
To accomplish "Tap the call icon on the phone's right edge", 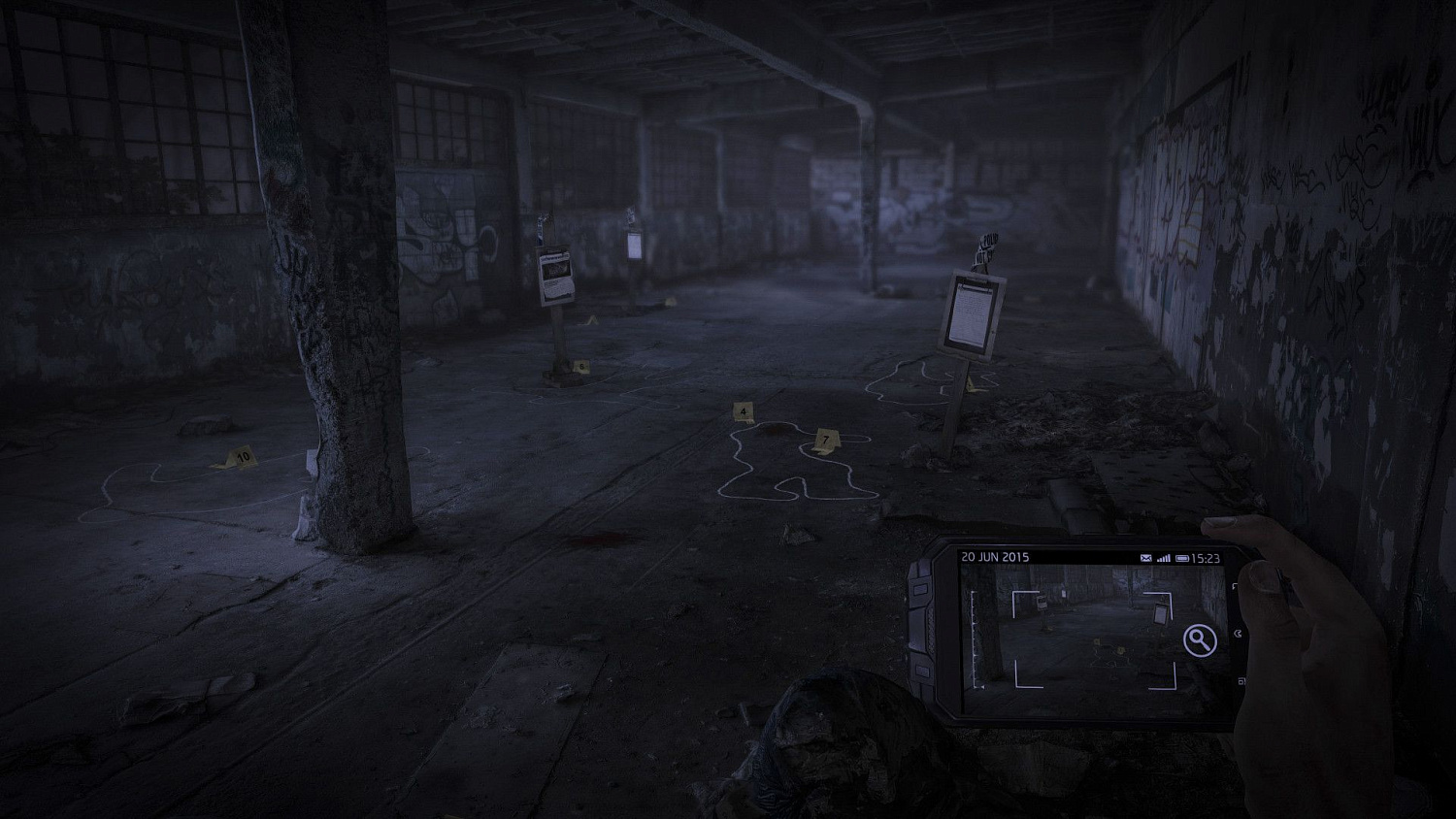I will (1239, 635).
